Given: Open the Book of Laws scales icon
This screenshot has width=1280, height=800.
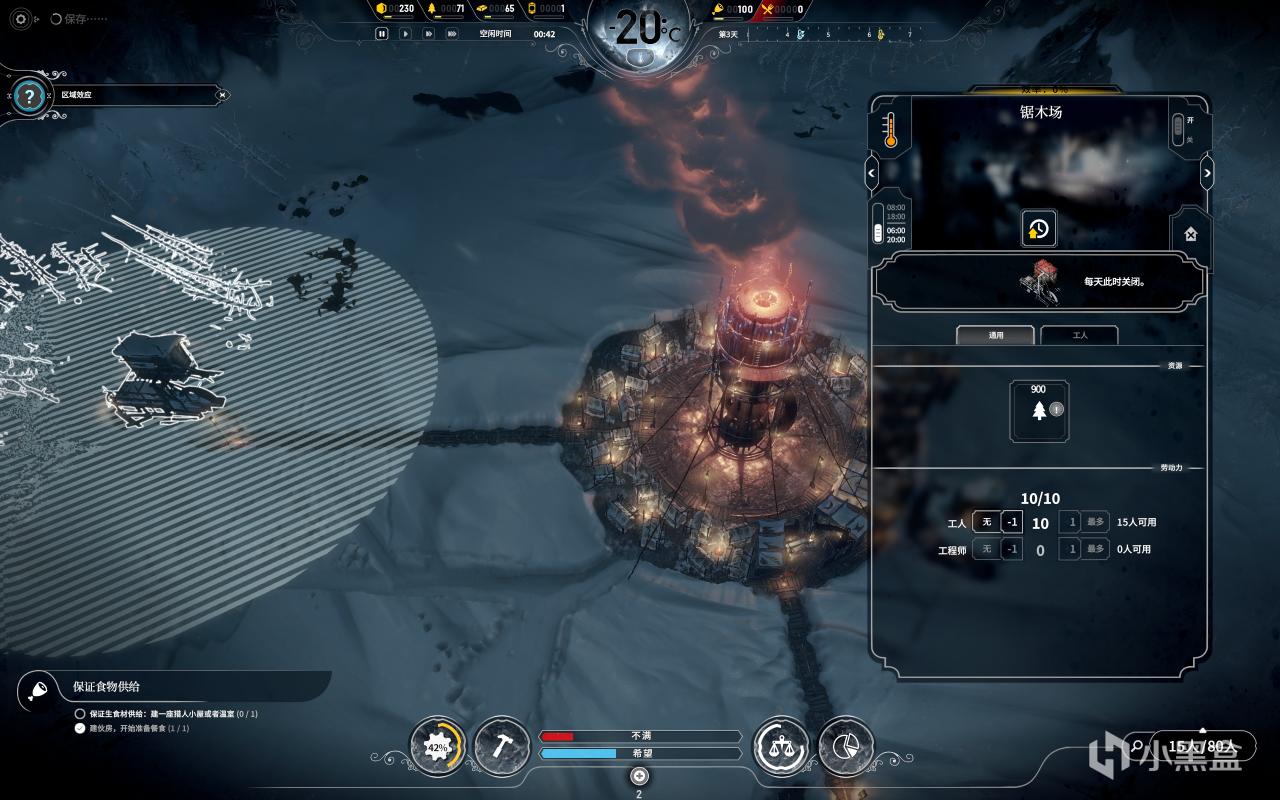Looking at the screenshot, I should point(780,746).
